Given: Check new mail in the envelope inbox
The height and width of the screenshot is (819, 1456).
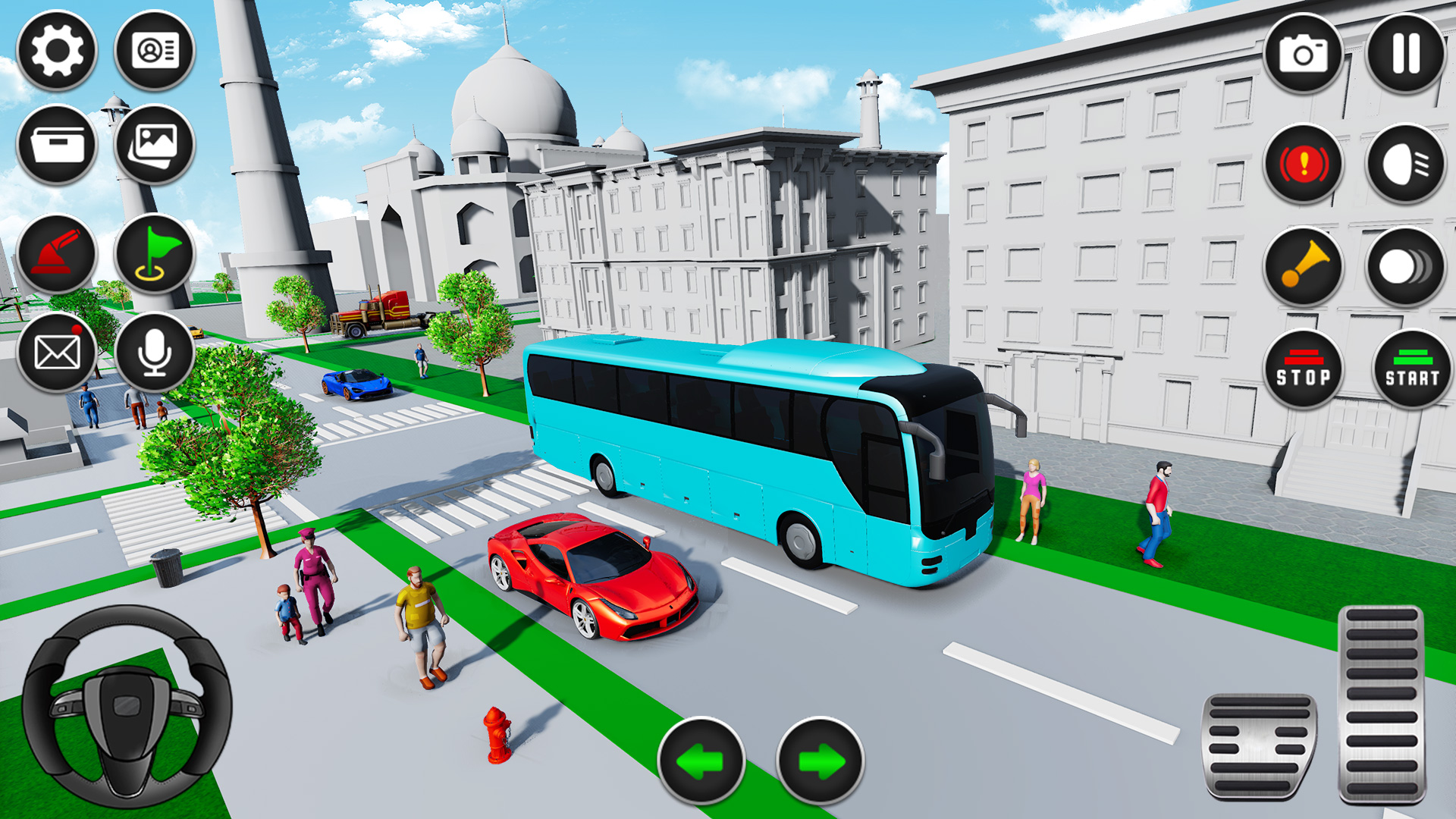Looking at the screenshot, I should pyautogui.click(x=57, y=350).
